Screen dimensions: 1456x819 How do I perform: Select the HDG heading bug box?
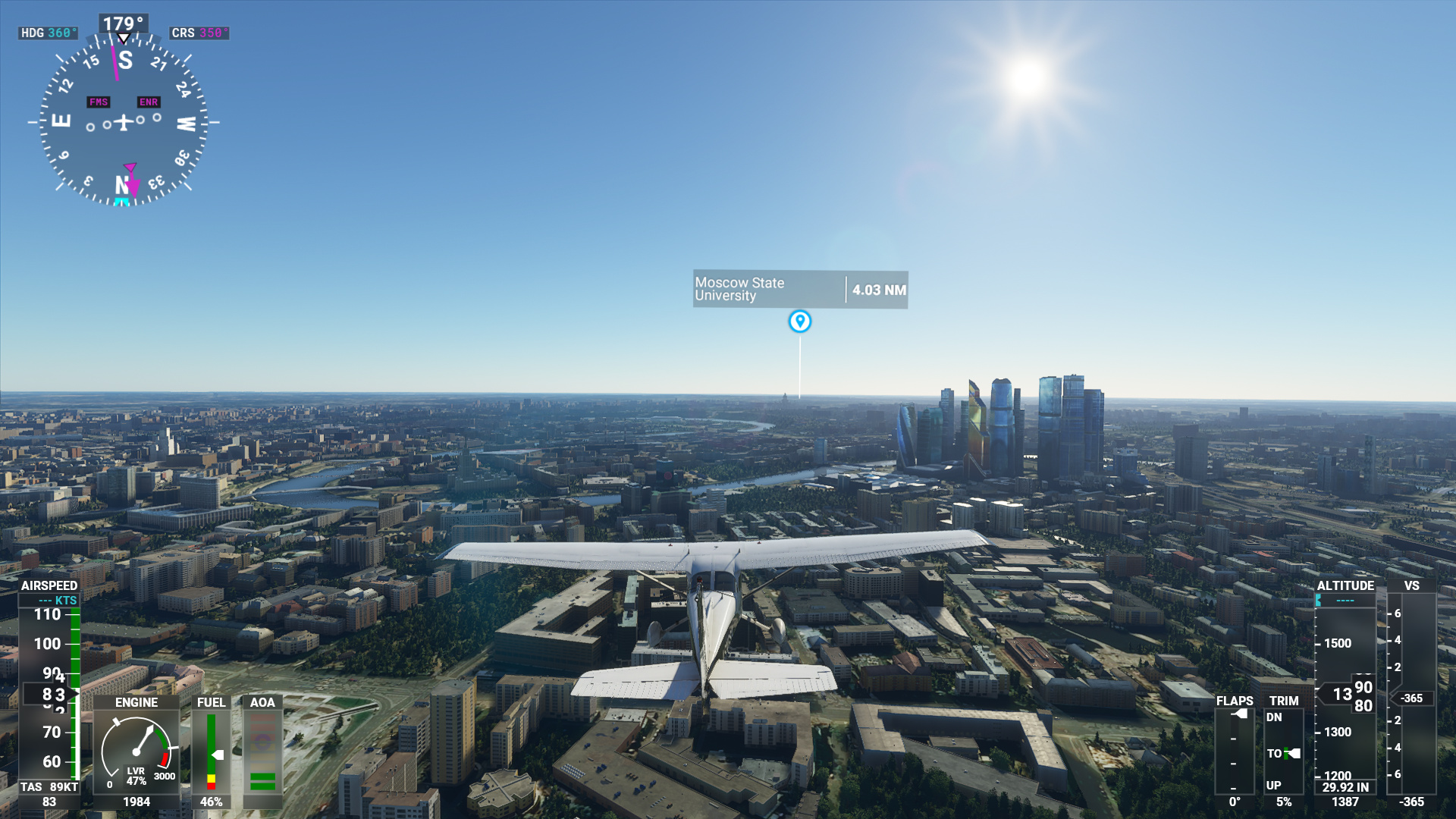pyautogui.click(x=49, y=33)
